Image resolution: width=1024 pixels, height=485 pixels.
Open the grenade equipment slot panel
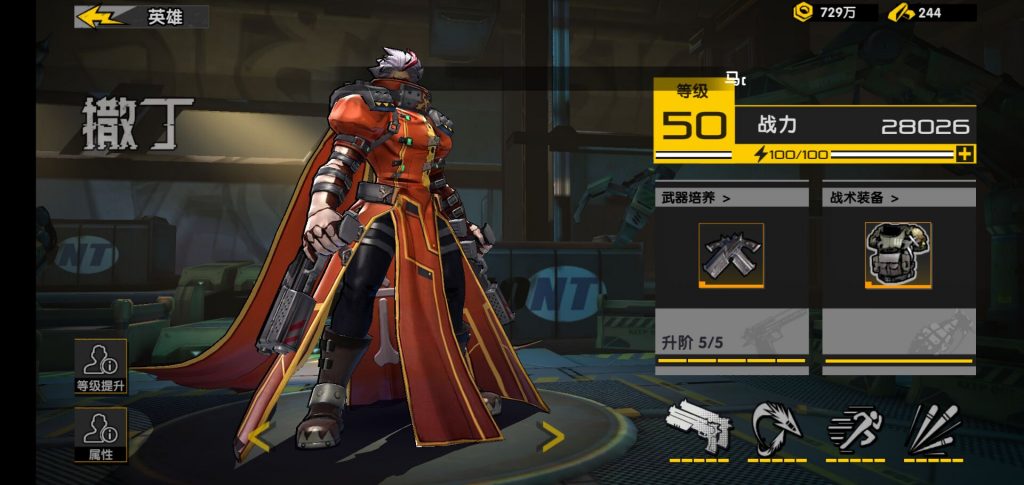(898, 338)
